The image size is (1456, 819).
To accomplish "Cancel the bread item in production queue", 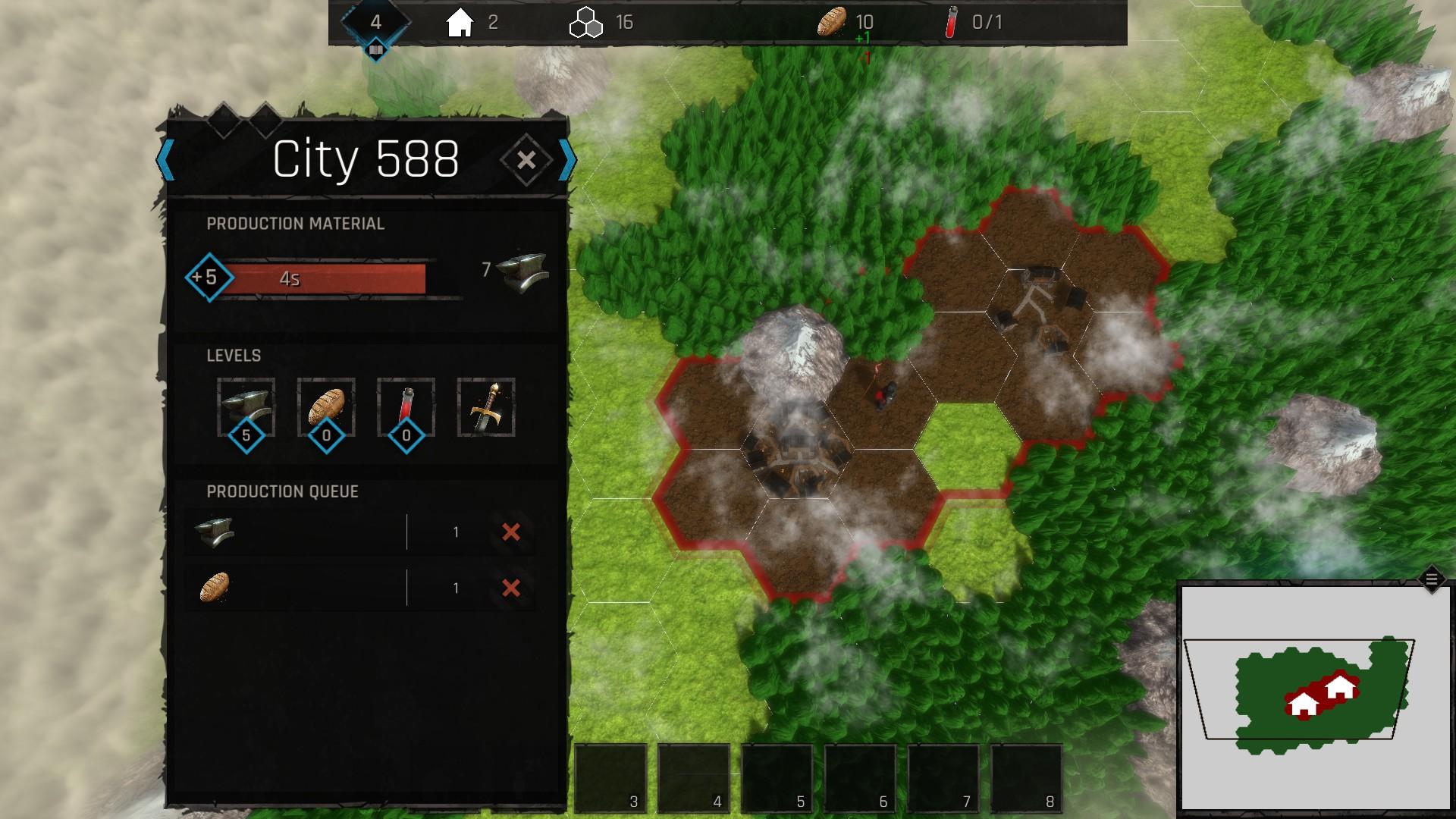I will (511, 588).
